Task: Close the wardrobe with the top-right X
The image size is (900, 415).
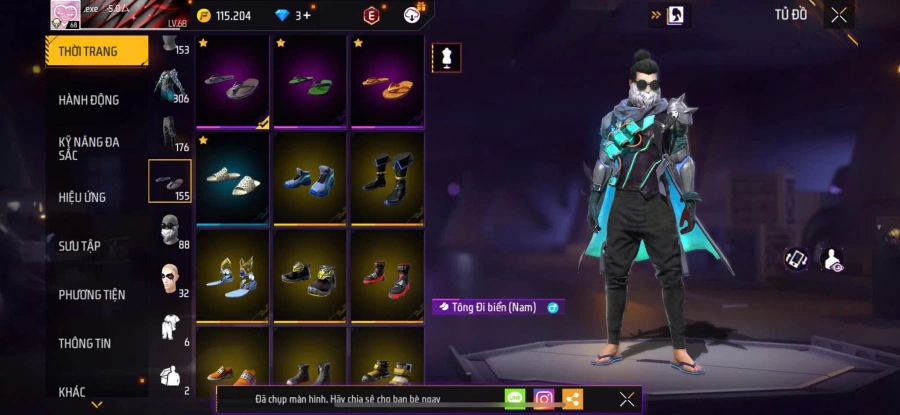Action: 838,15
